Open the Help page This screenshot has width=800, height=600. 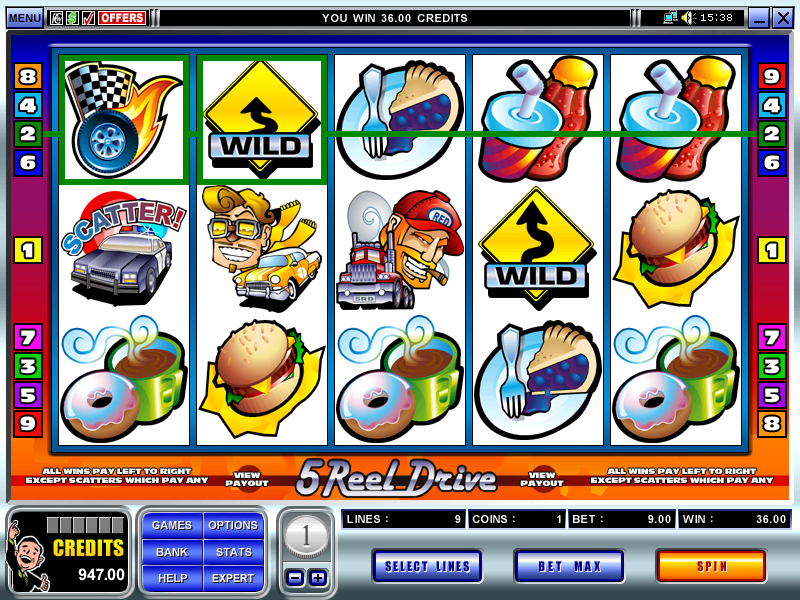[x=172, y=577]
